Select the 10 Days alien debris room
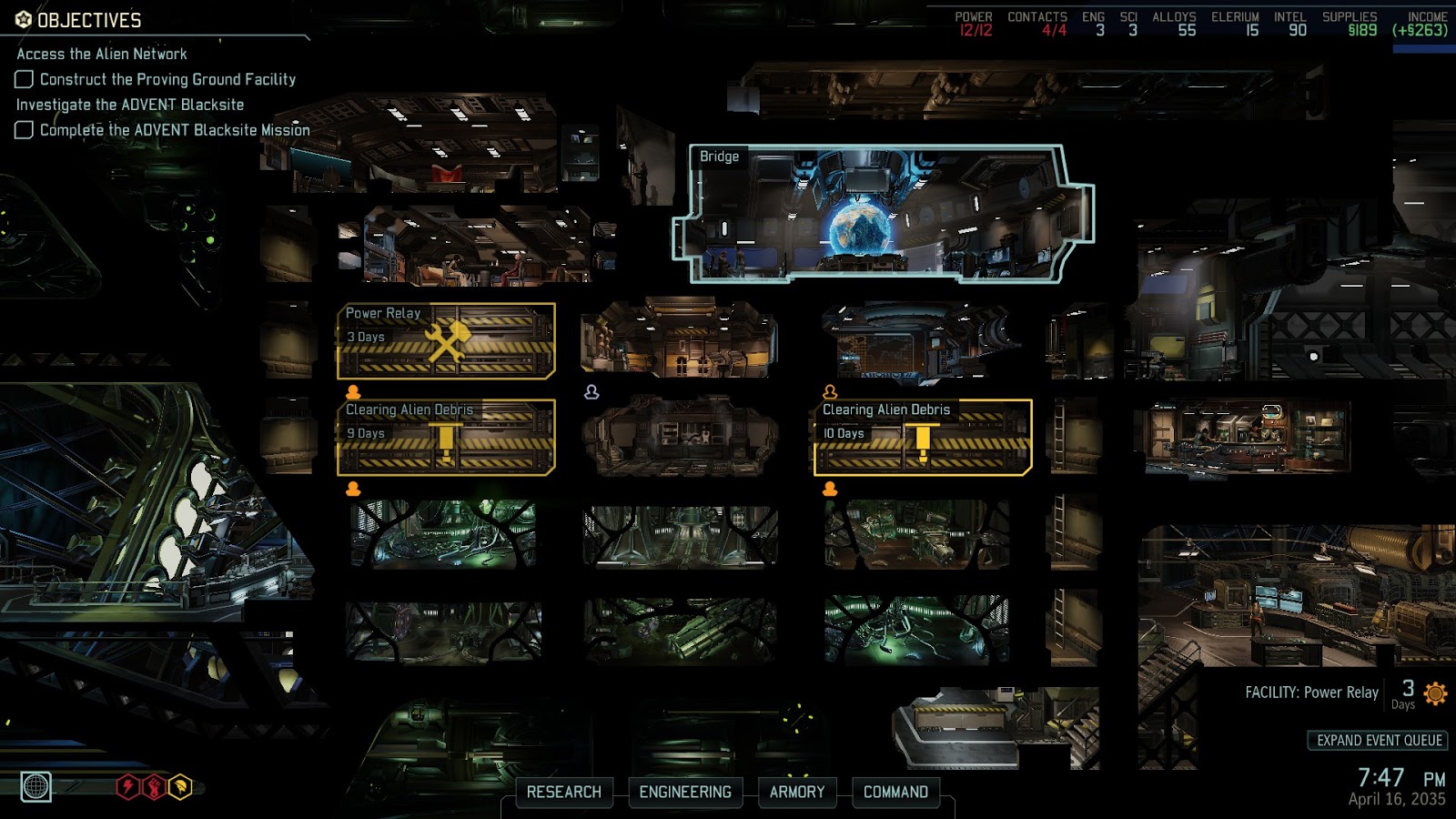1456x819 pixels. click(923, 438)
